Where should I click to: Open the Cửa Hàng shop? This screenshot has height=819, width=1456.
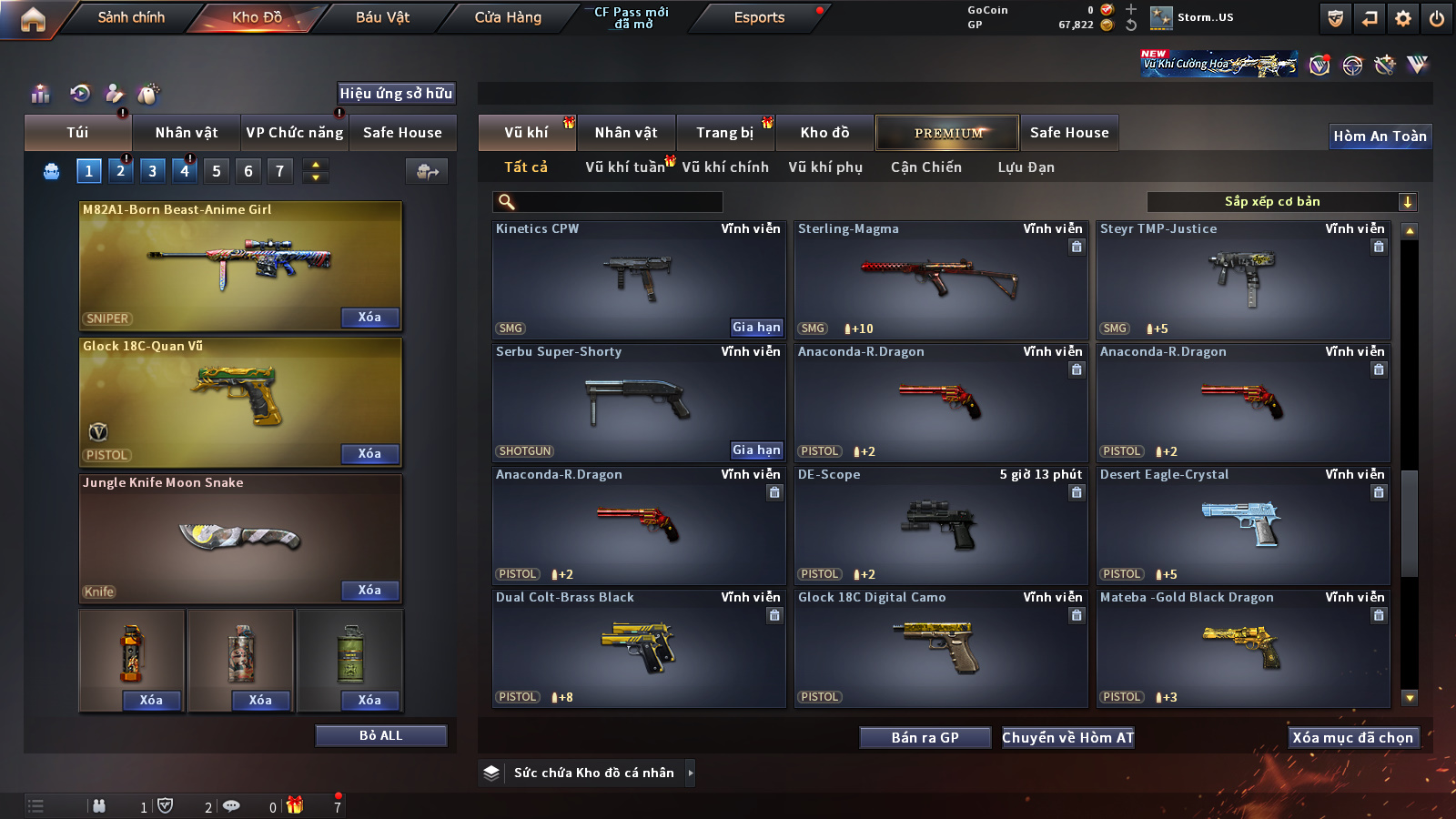pos(508,17)
